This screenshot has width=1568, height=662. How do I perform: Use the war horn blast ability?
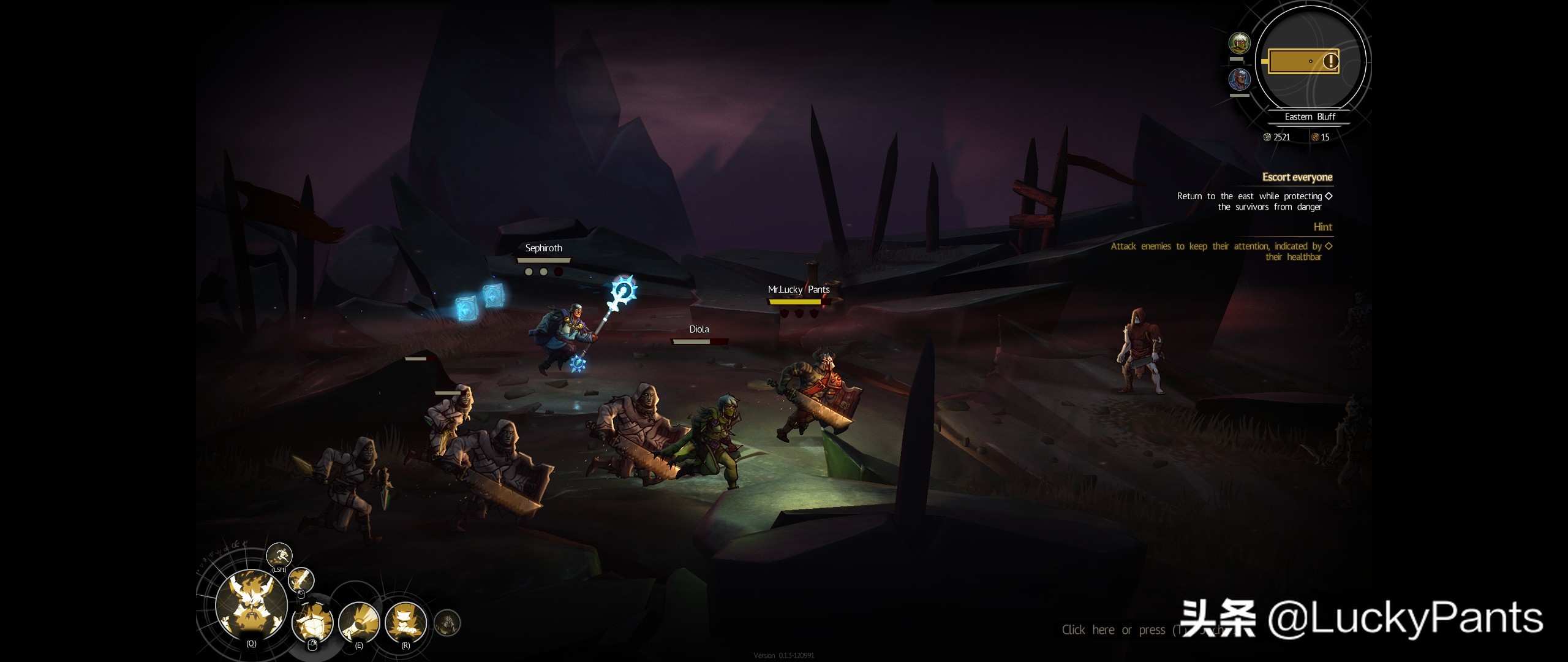click(359, 622)
